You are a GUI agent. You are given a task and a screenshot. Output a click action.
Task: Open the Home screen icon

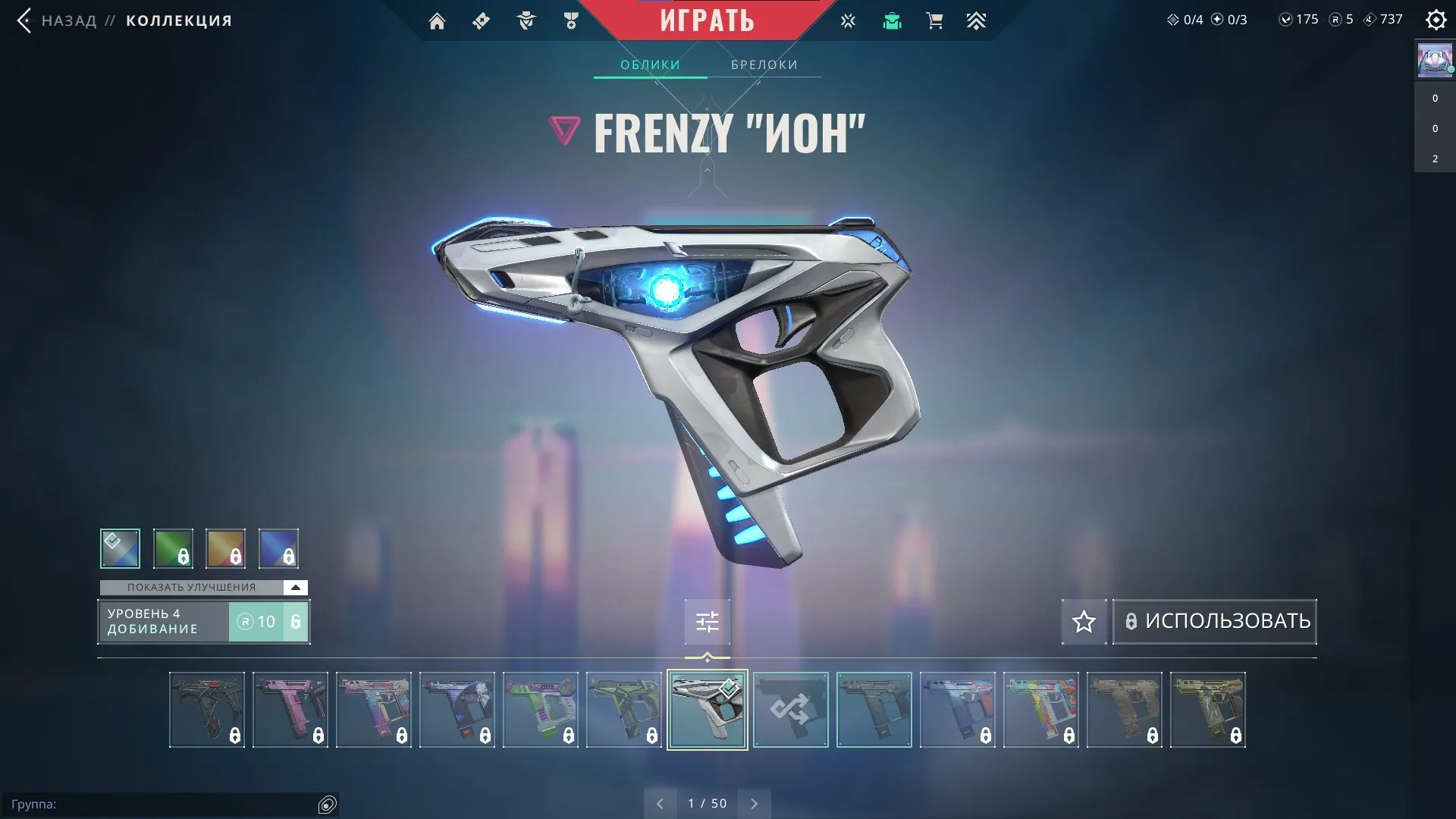coord(438,20)
